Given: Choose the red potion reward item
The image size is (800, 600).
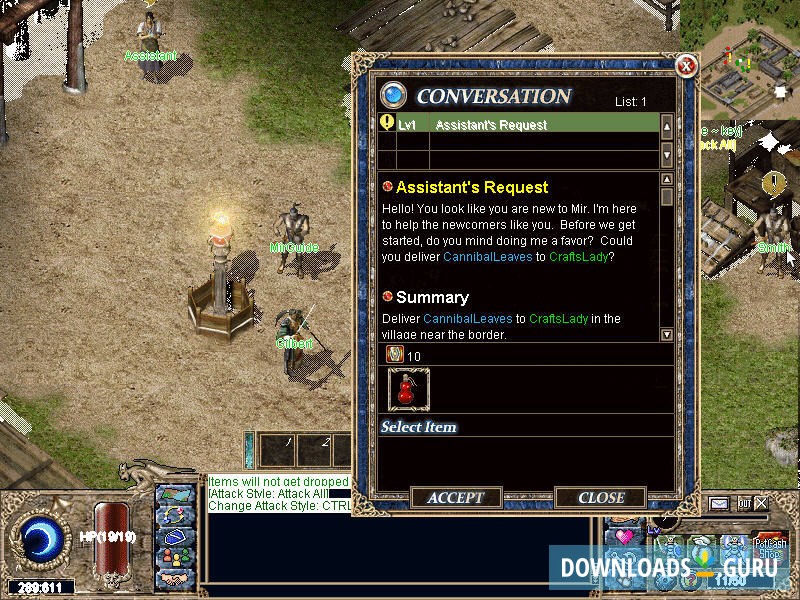Looking at the screenshot, I should [x=408, y=390].
